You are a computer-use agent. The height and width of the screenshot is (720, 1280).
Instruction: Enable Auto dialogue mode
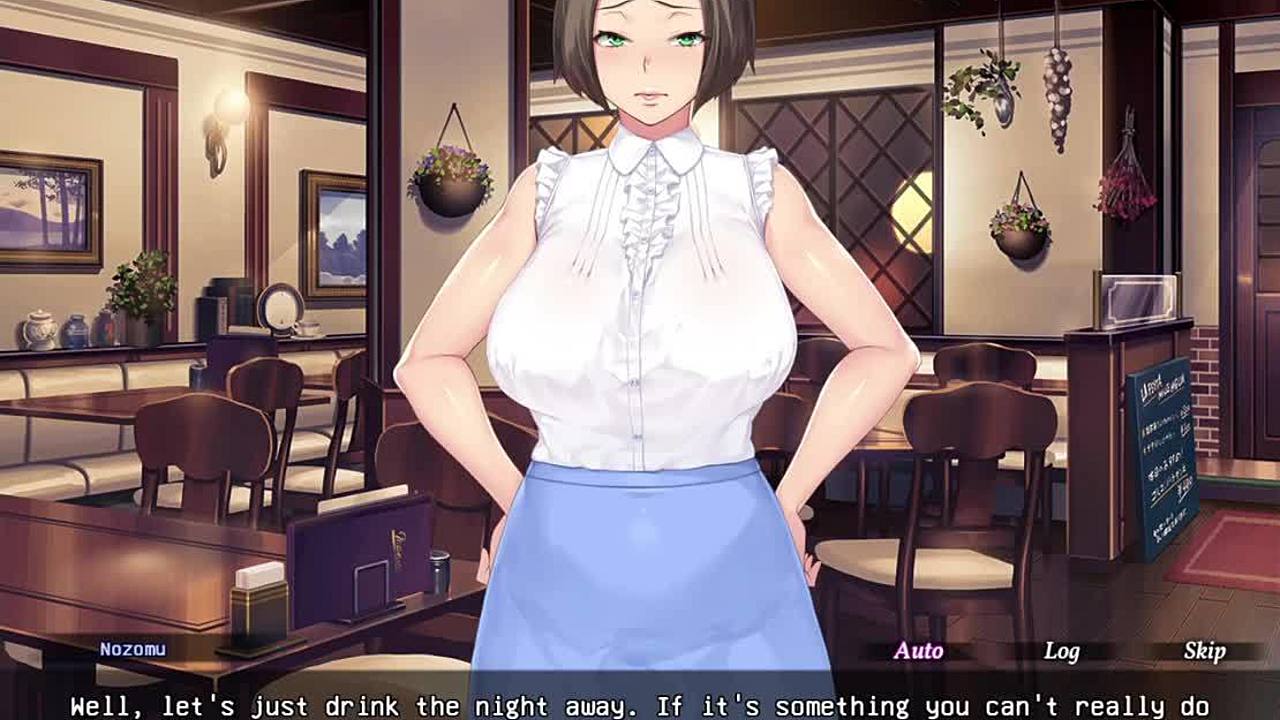[918, 651]
